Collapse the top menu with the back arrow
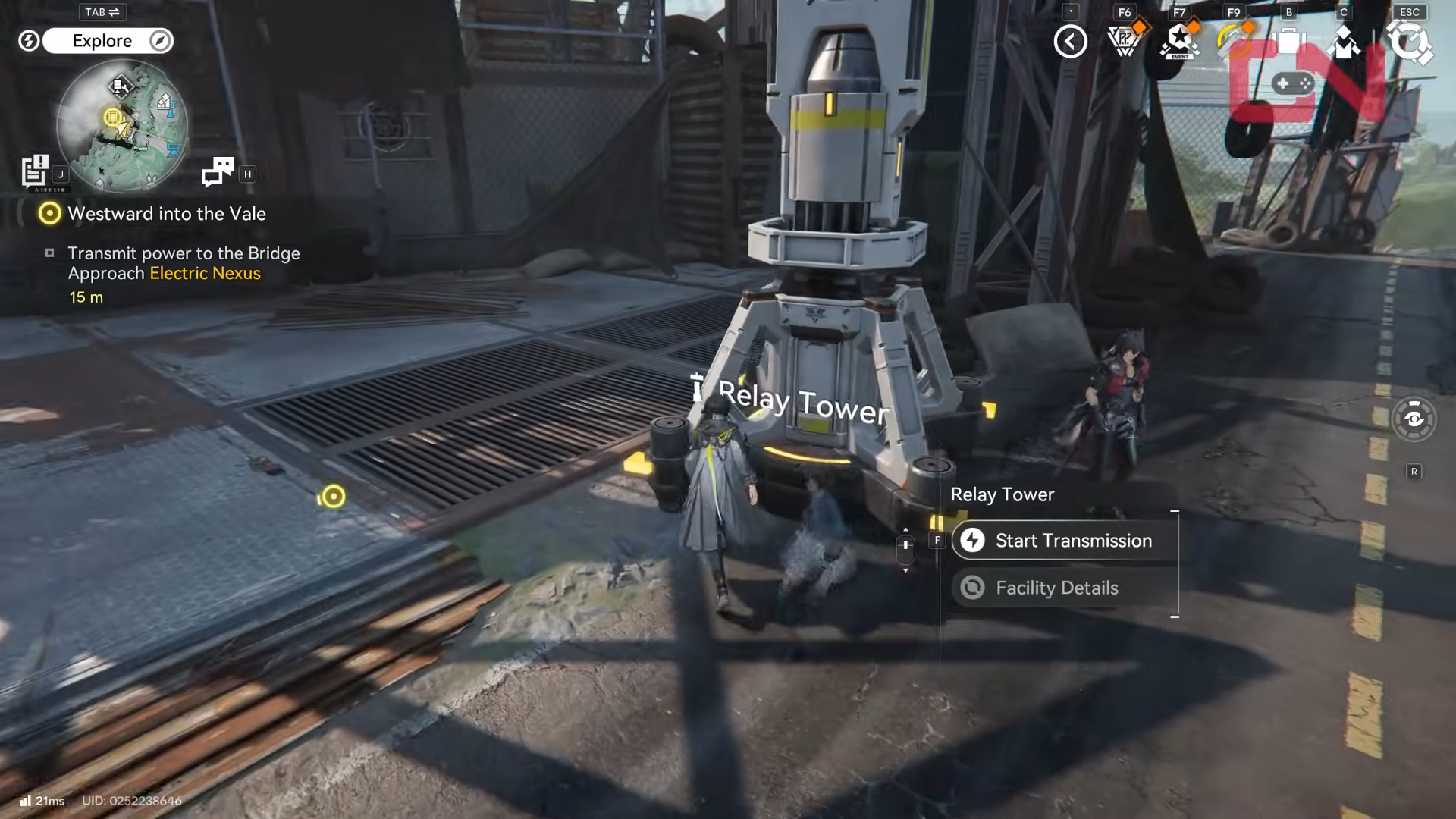This screenshot has height=819, width=1456. click(x=1070, y=42)
